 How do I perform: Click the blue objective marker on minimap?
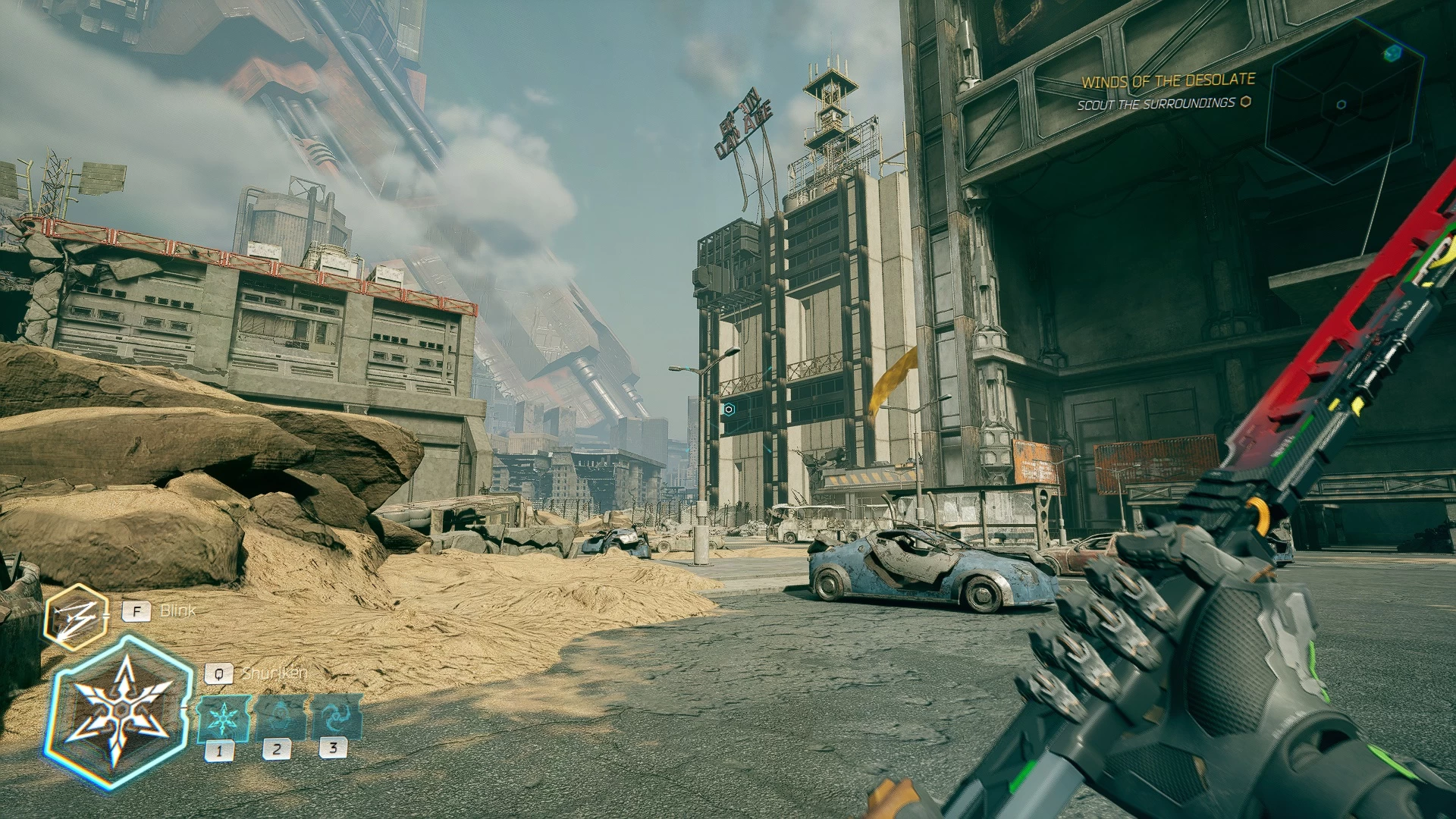coord(1392,53)
